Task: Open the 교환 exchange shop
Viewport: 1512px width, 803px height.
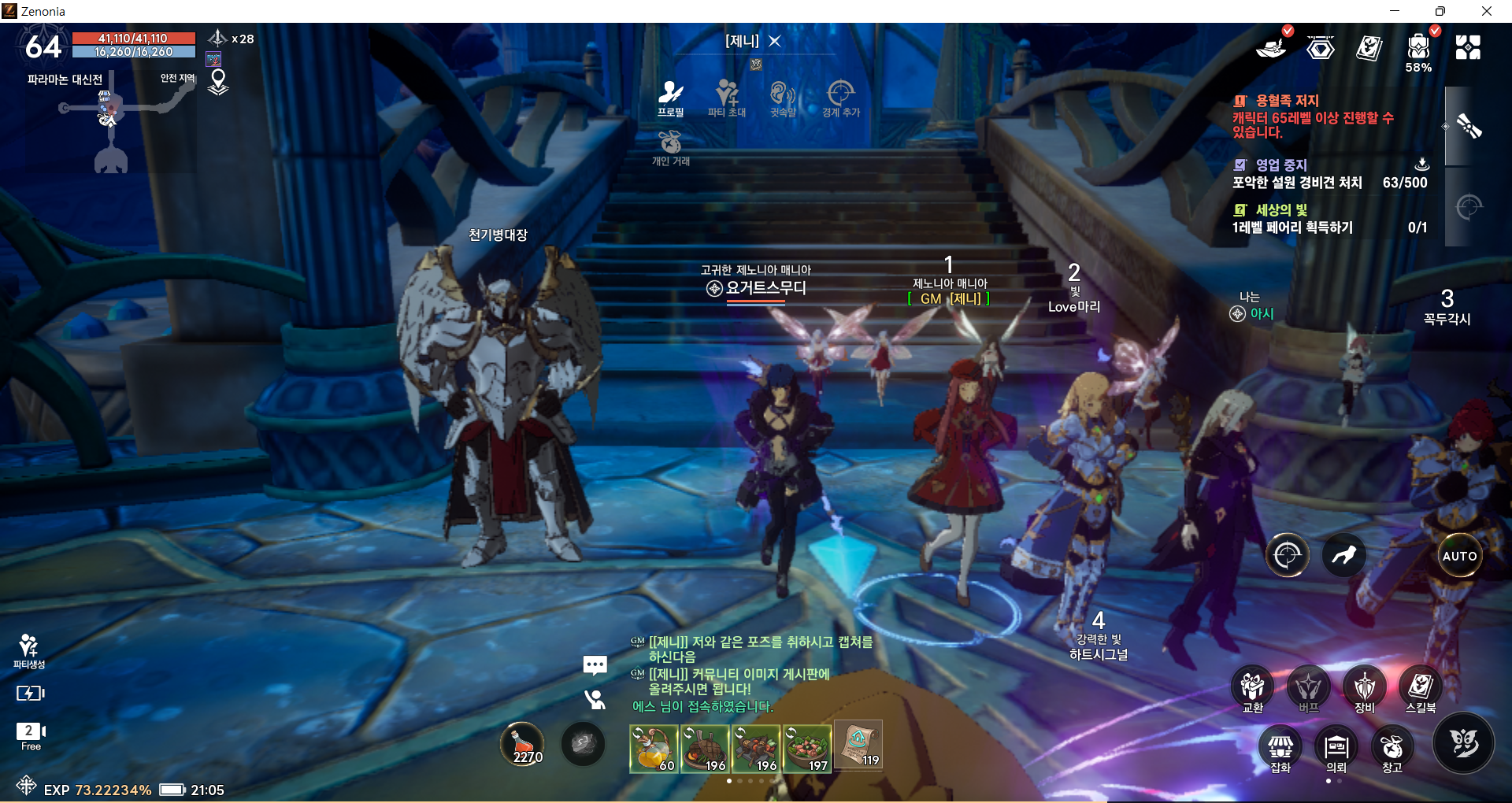Action: point(1252,690)
